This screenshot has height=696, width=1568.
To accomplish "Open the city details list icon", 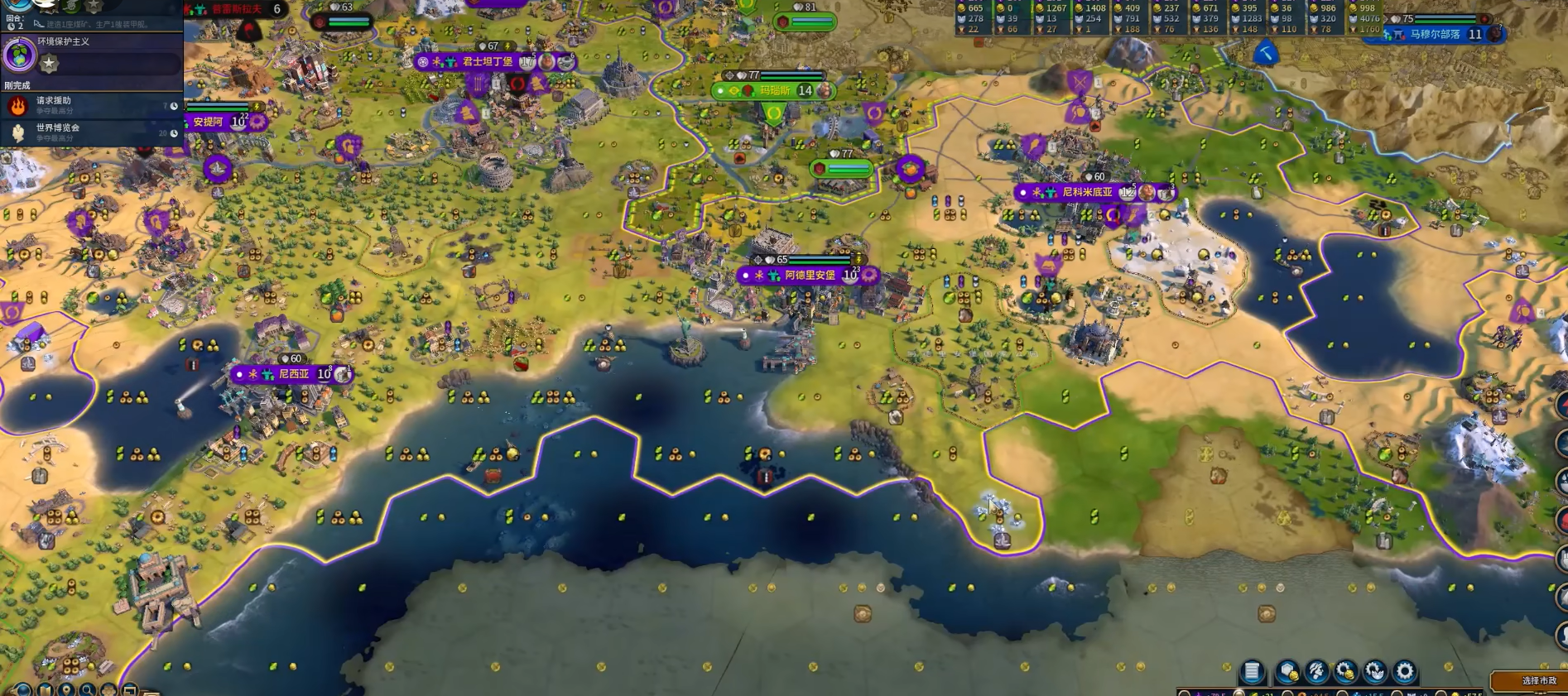I will [1252, 671].
